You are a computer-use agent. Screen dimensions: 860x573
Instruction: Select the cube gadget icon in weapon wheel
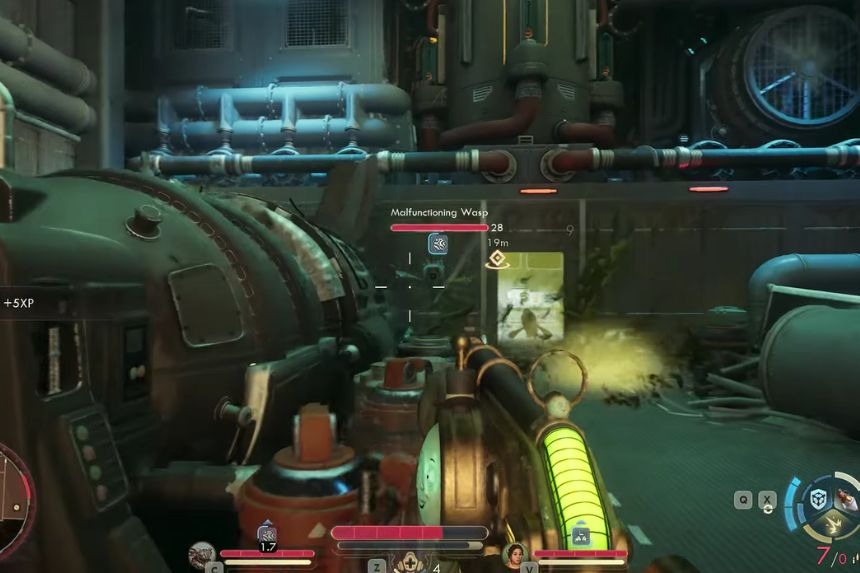pyautogui.click(x=820, y=500)
